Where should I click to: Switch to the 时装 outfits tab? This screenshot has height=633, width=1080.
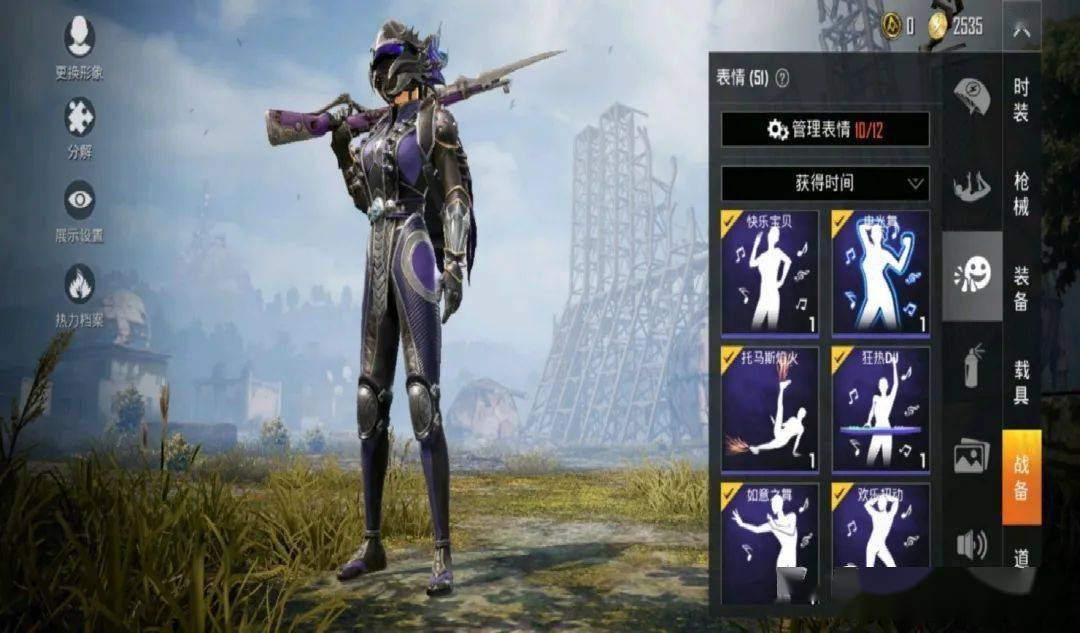[x=1021, y=100]
